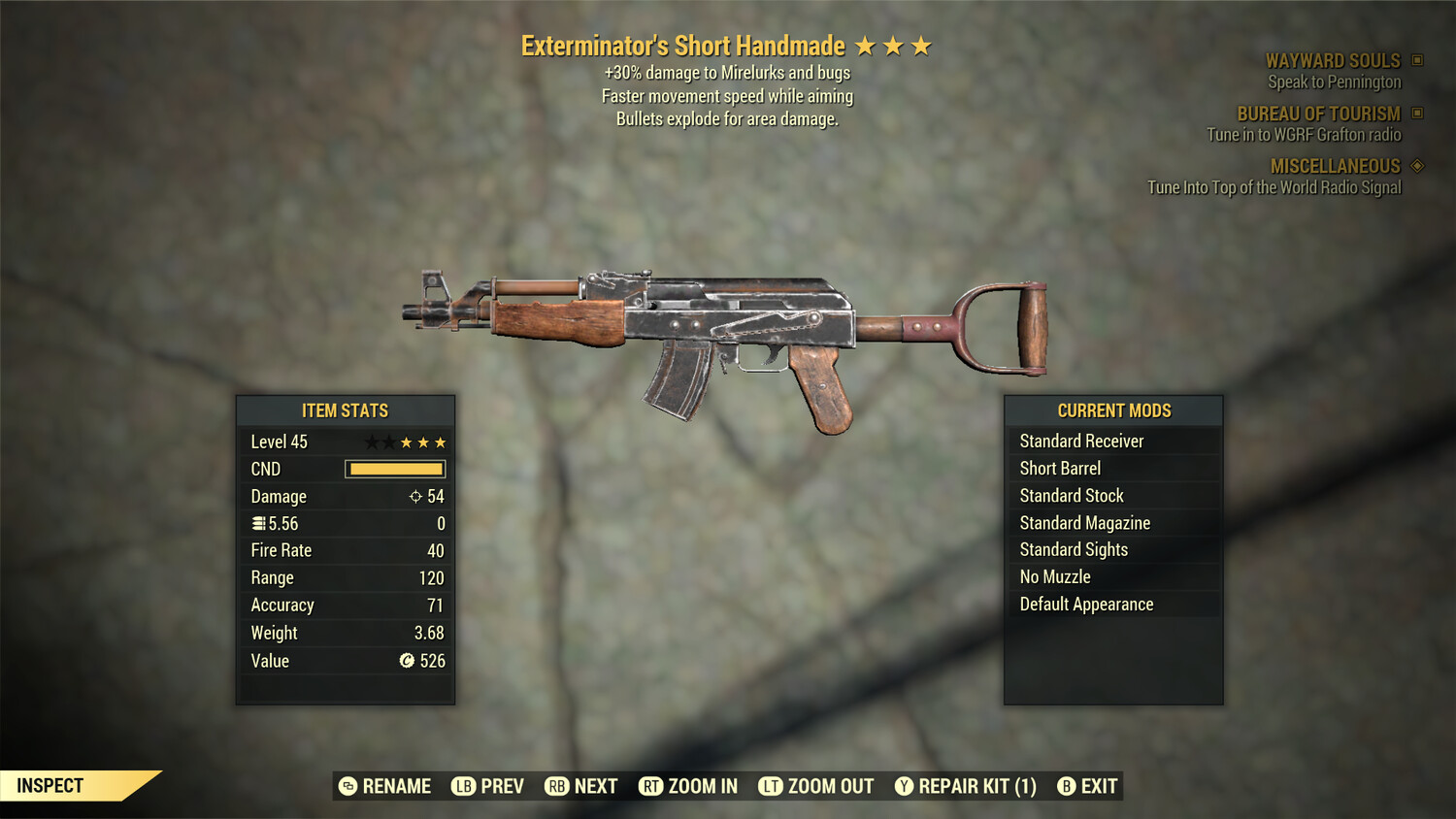1456x819 pixels.
Task: Toggle the square icon next to BUREAU OF TOURISM
Action: (1415, 114)
